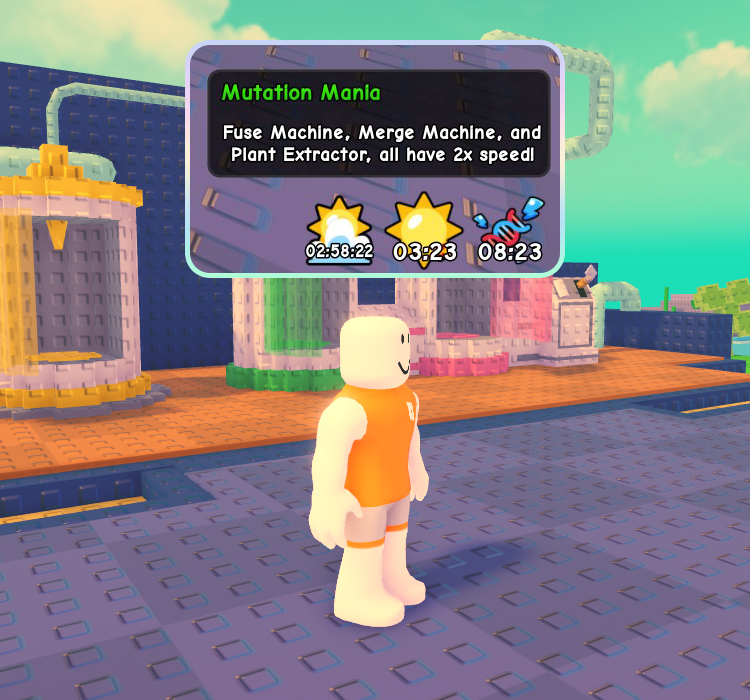
Task: Open the DNA Mutation Mania event icon
Action: tap(509, 225)
